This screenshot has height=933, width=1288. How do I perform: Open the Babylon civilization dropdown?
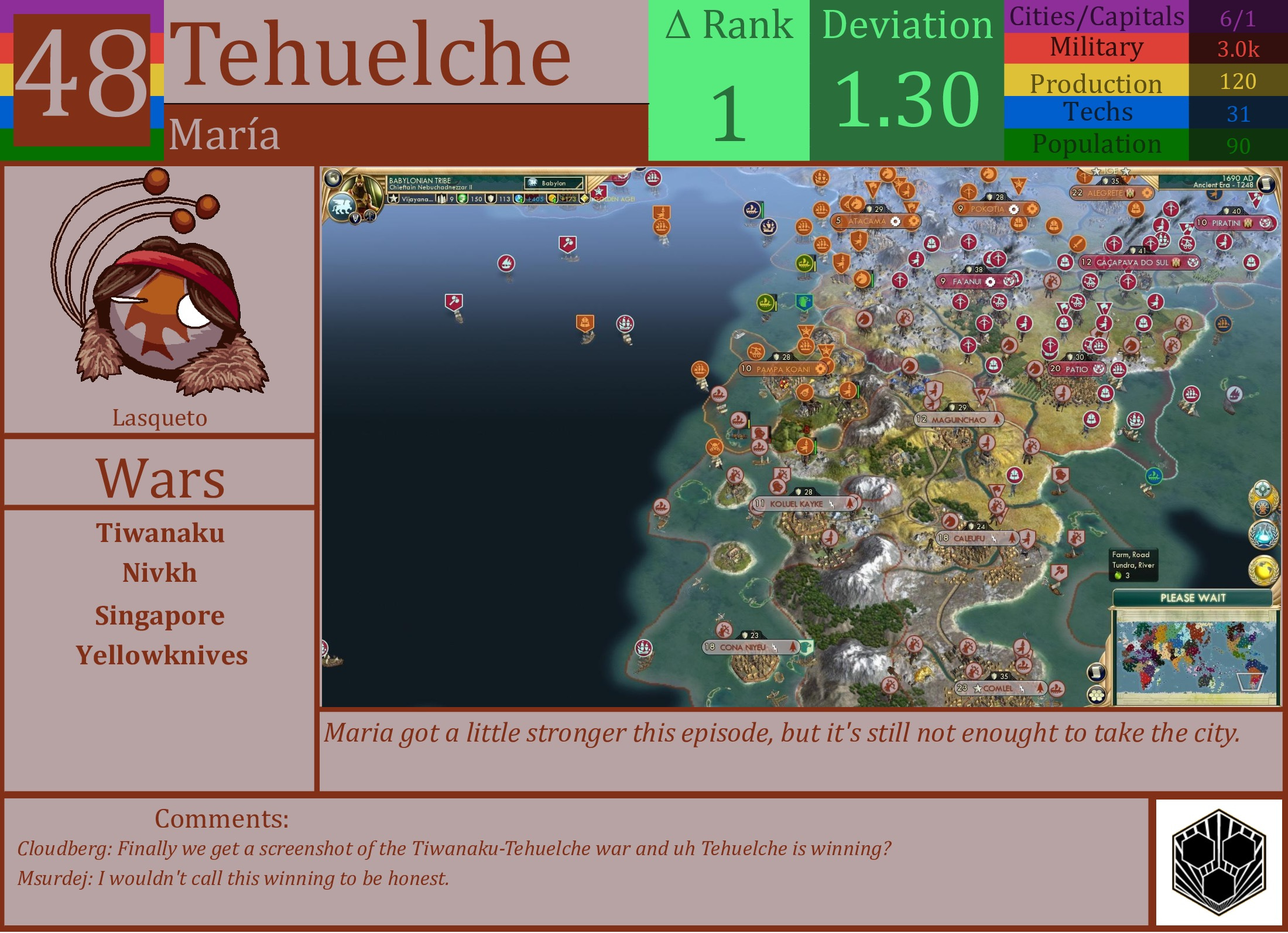click(x=554, y=183)
